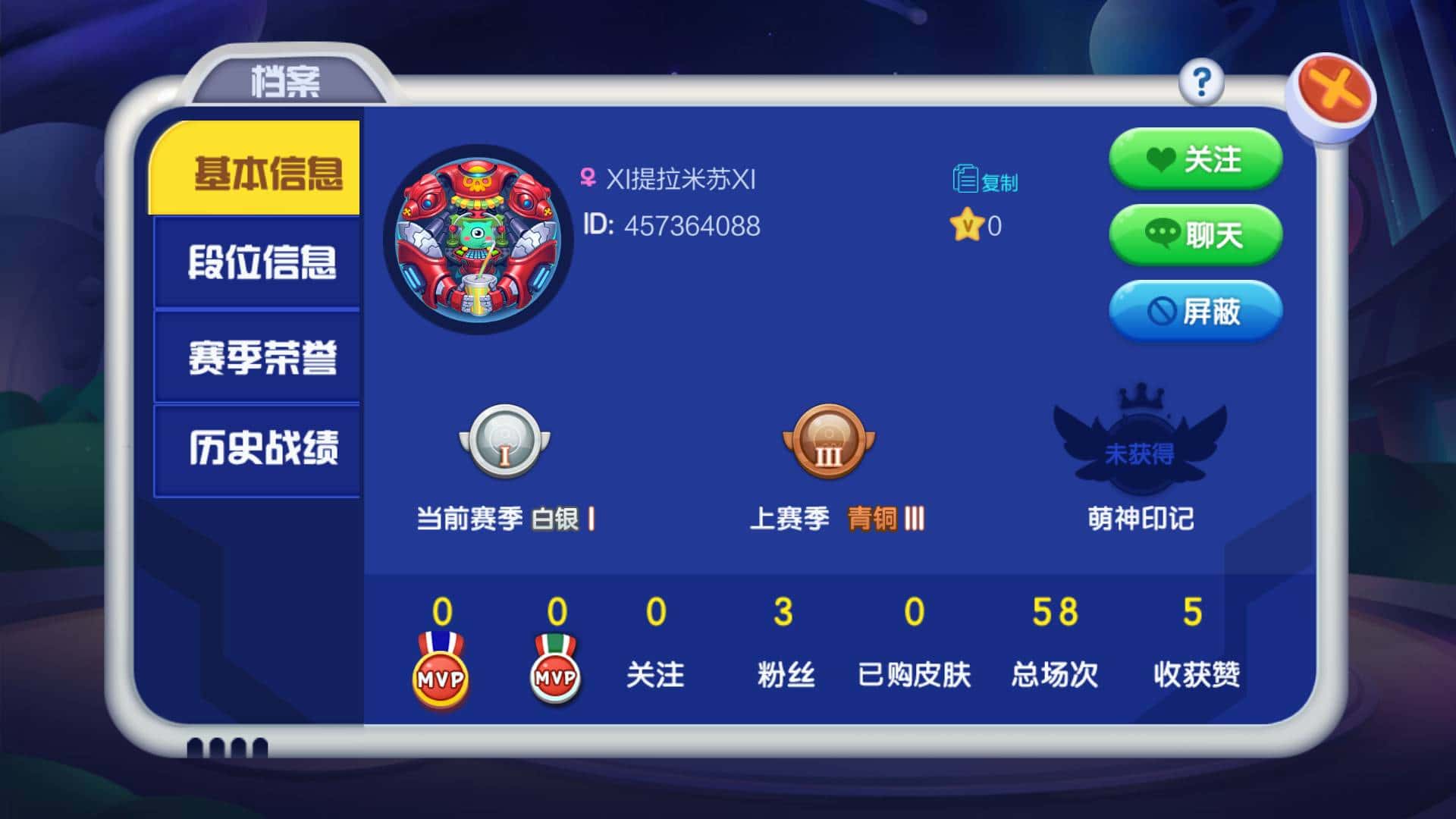Open the help question mark icon

tap(1200, 83)
